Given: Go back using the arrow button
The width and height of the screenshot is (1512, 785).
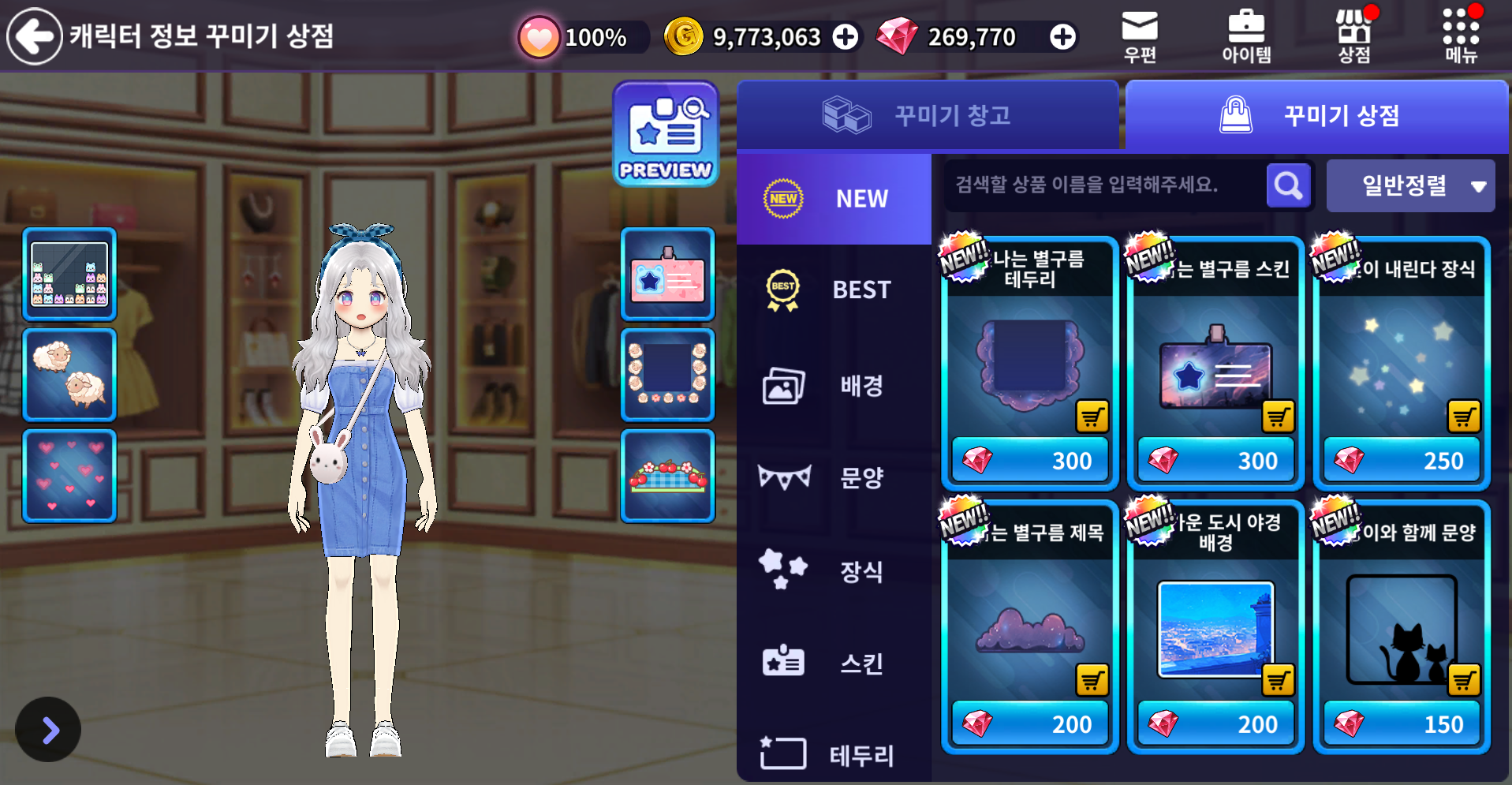Looking at the screenshot, I should click(34, 36).
